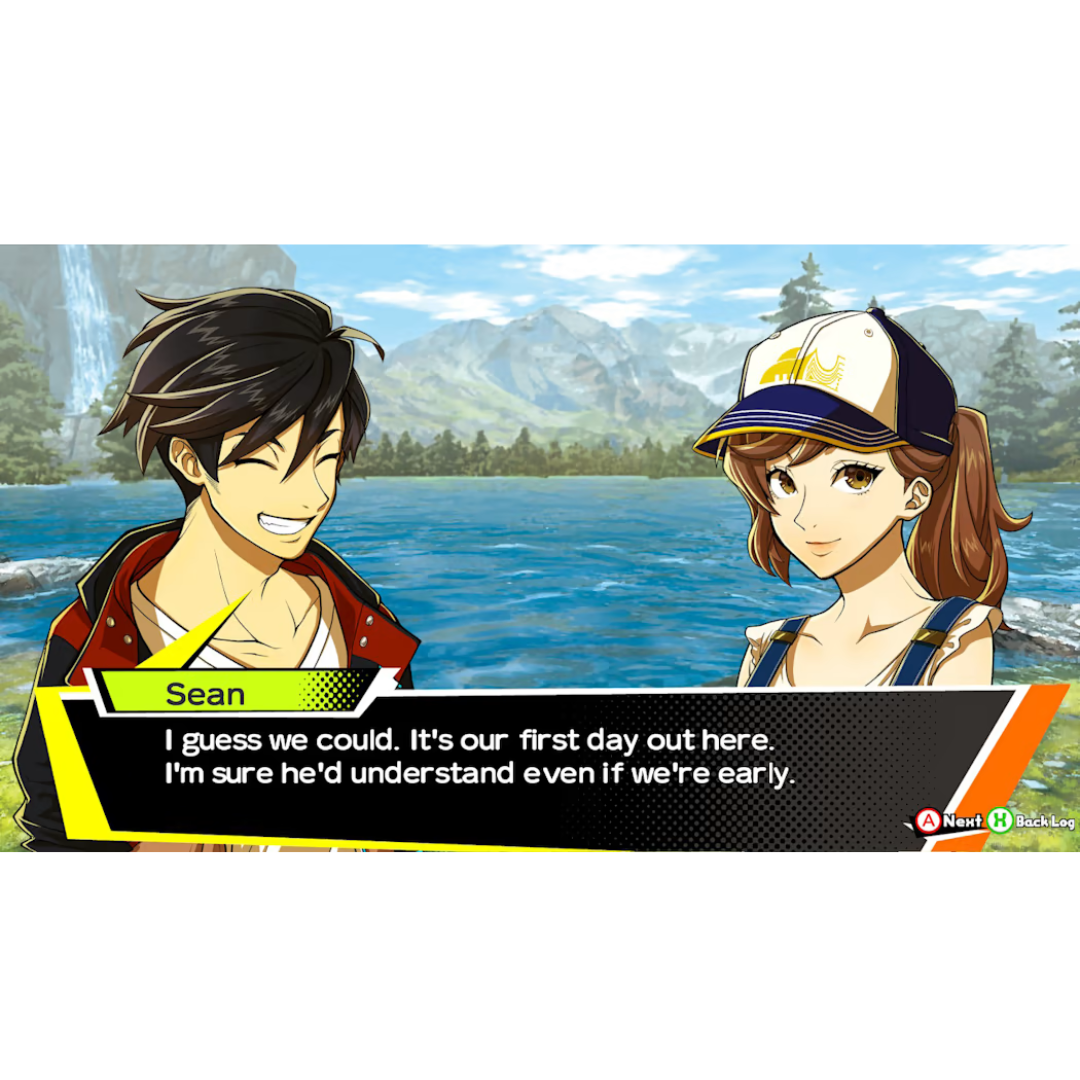The image size is (1080, 1080).
Task: Advance the dialogue with the Next button
Action: [x=948, y=821]
